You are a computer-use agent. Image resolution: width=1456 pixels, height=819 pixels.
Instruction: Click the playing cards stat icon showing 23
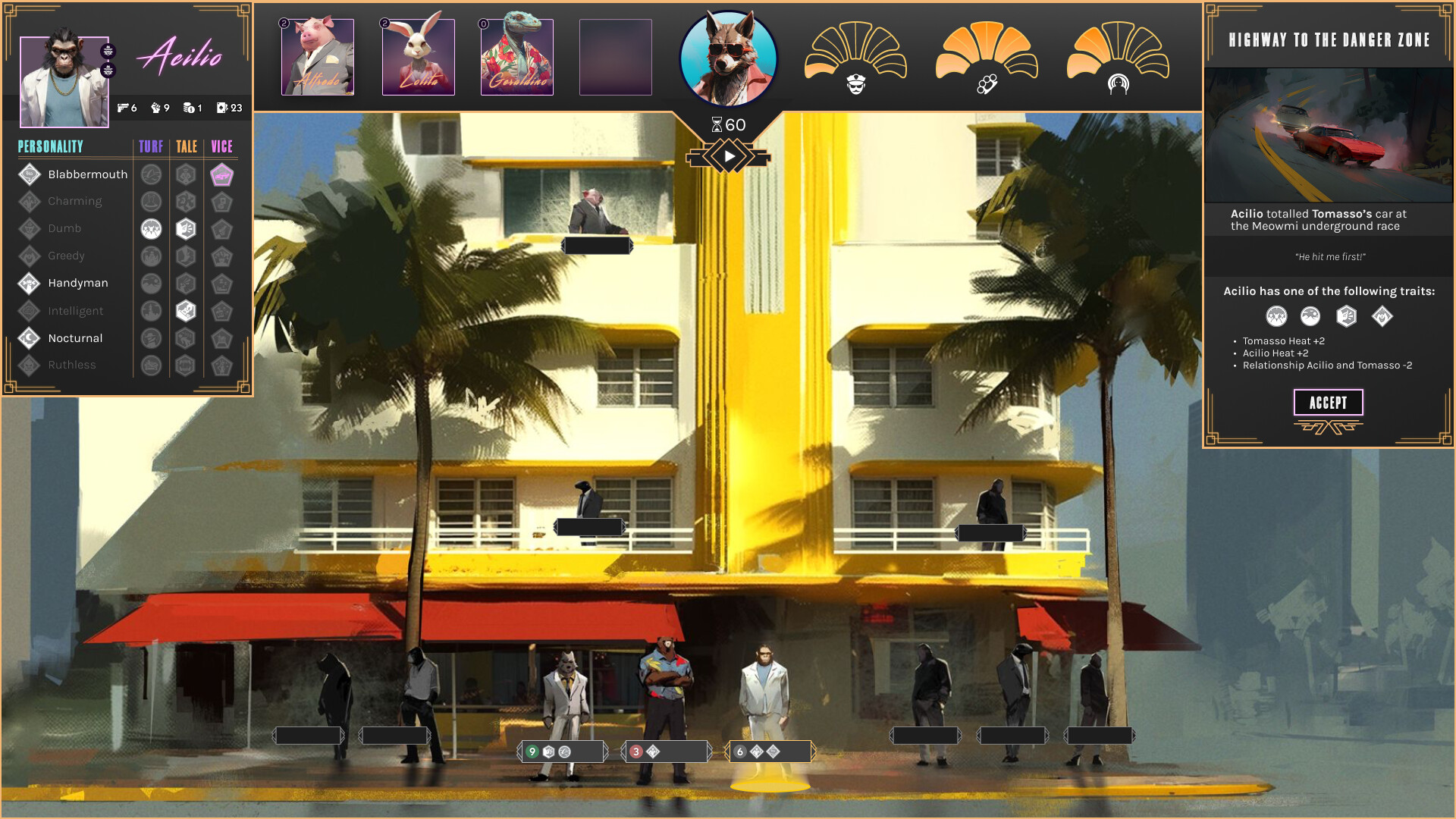(221, 108)
